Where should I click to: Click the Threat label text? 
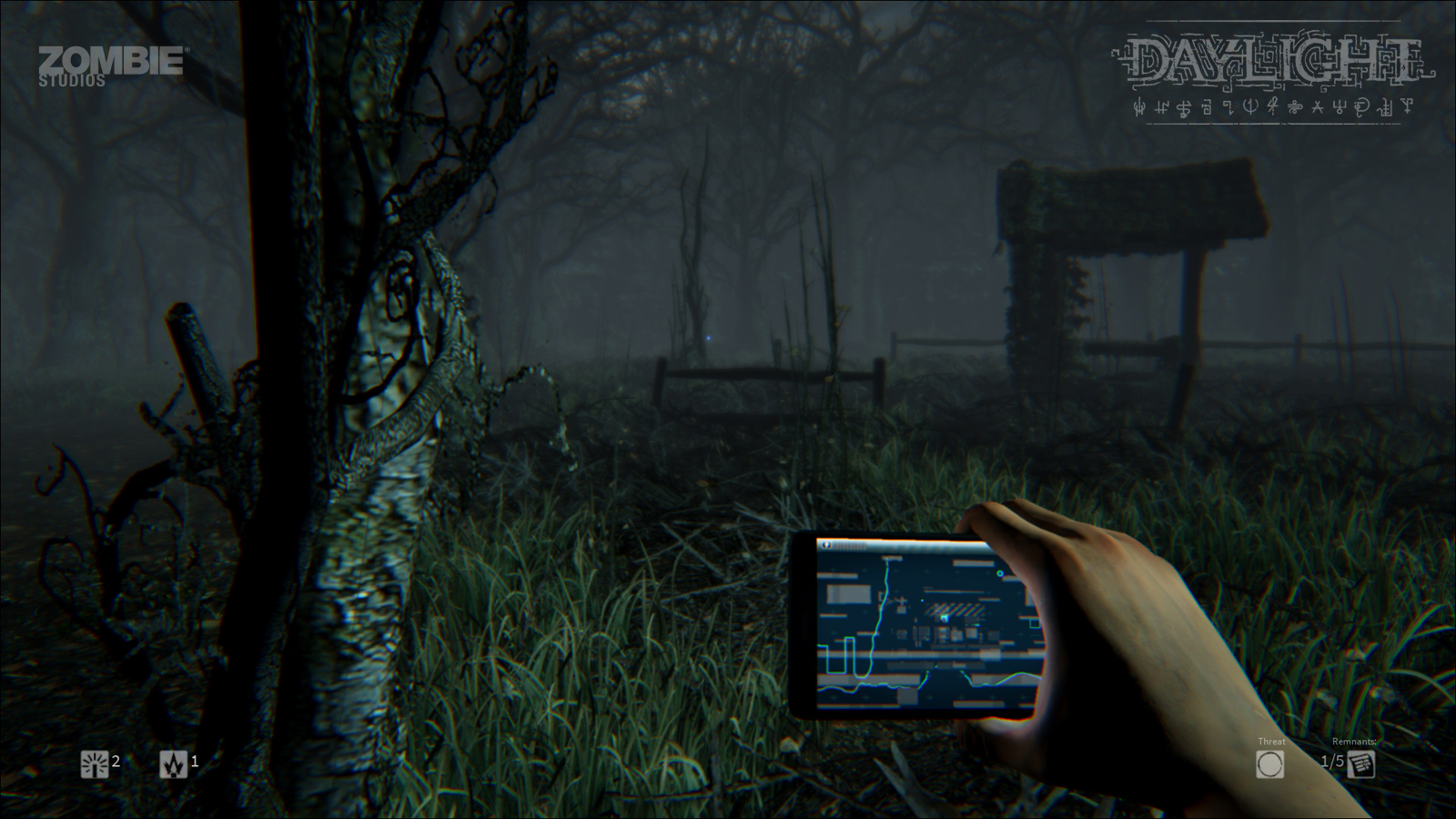(1271, 742)
